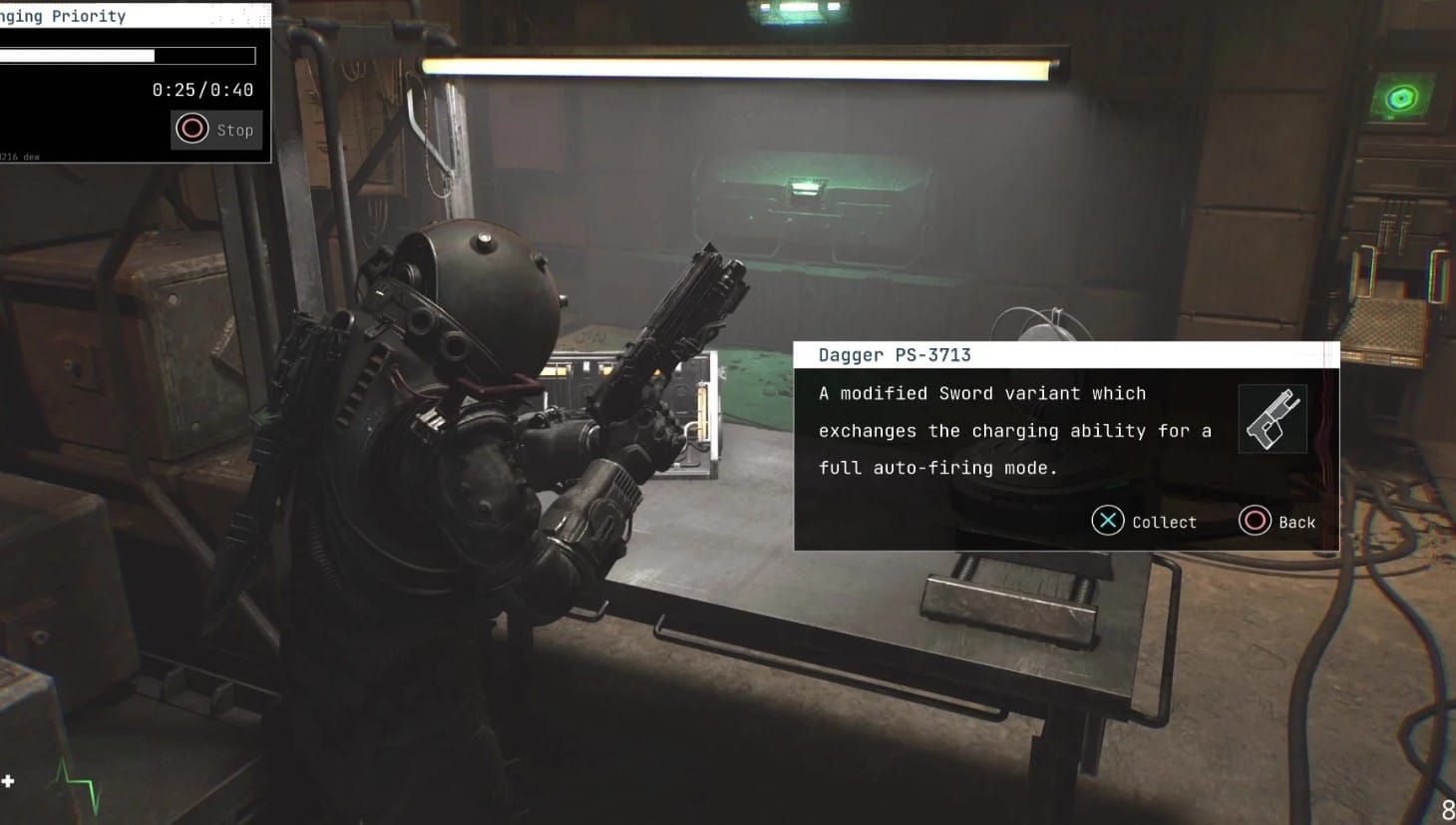Collect the Dagger PS-3713 weapon
This screenshot has width=1456, height=825.
pos(1143,521)
